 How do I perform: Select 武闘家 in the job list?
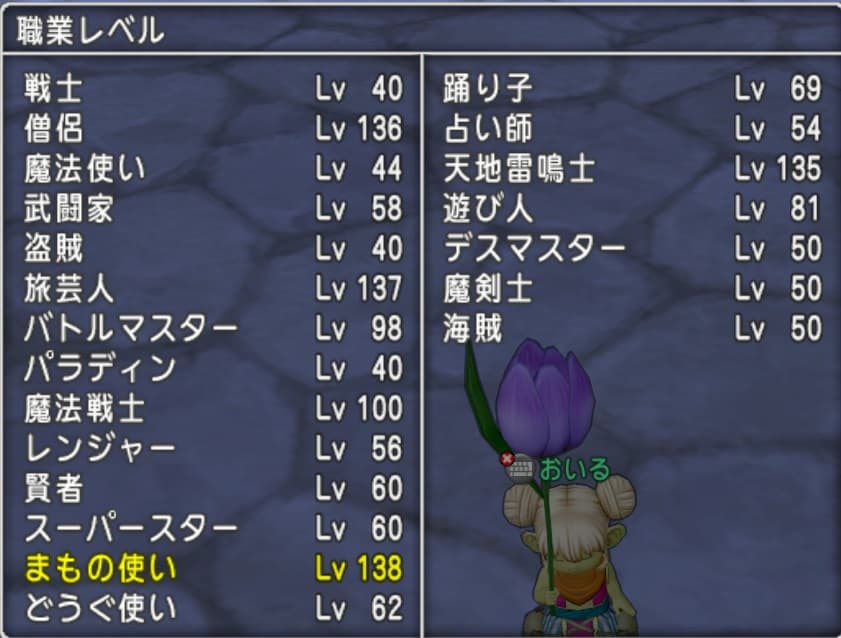[x=69, y=209]
